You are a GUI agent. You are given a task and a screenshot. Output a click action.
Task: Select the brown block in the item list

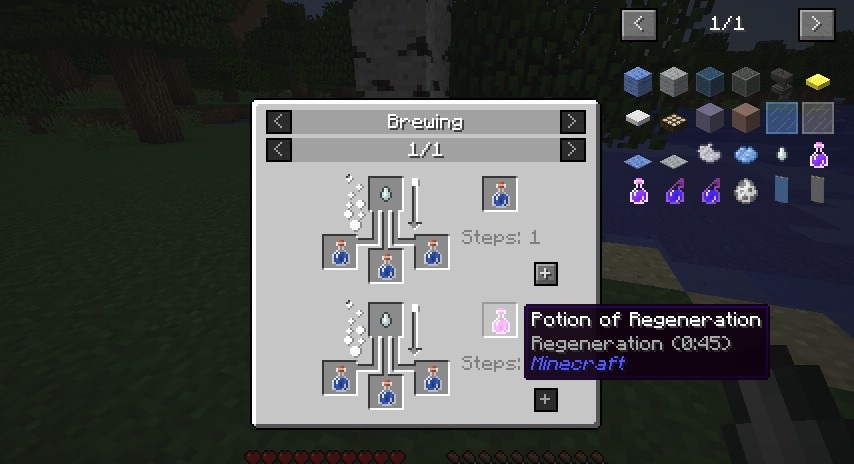(x=746, y=118)
